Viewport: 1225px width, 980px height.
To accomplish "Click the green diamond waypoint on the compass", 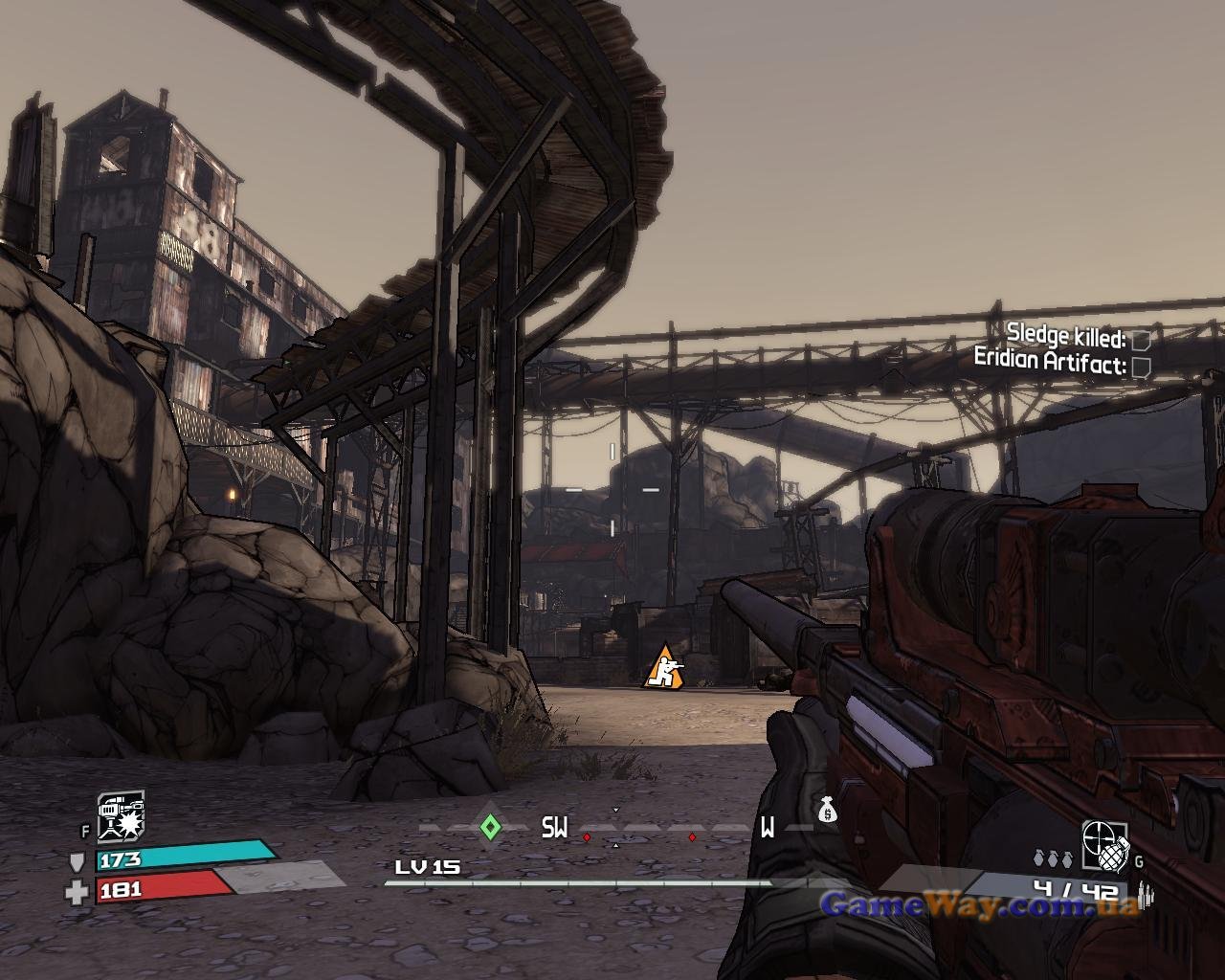I will pos(490,826).
